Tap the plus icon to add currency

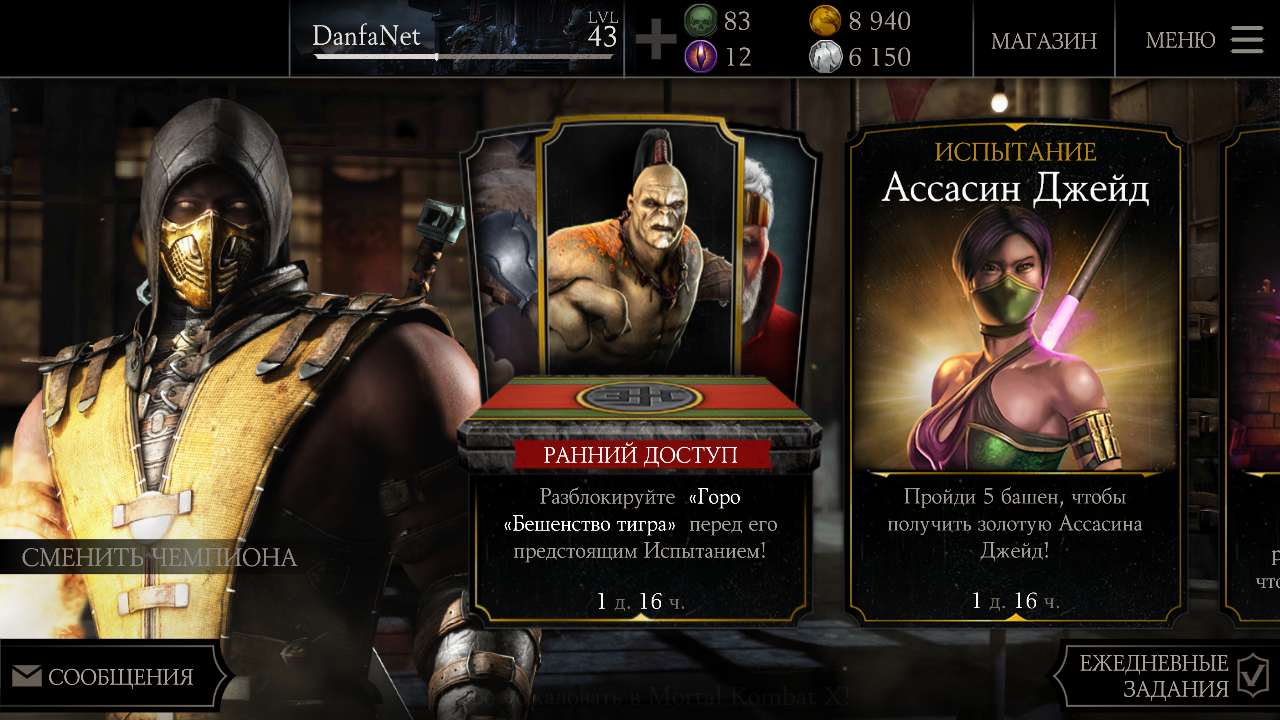[656, 40]
